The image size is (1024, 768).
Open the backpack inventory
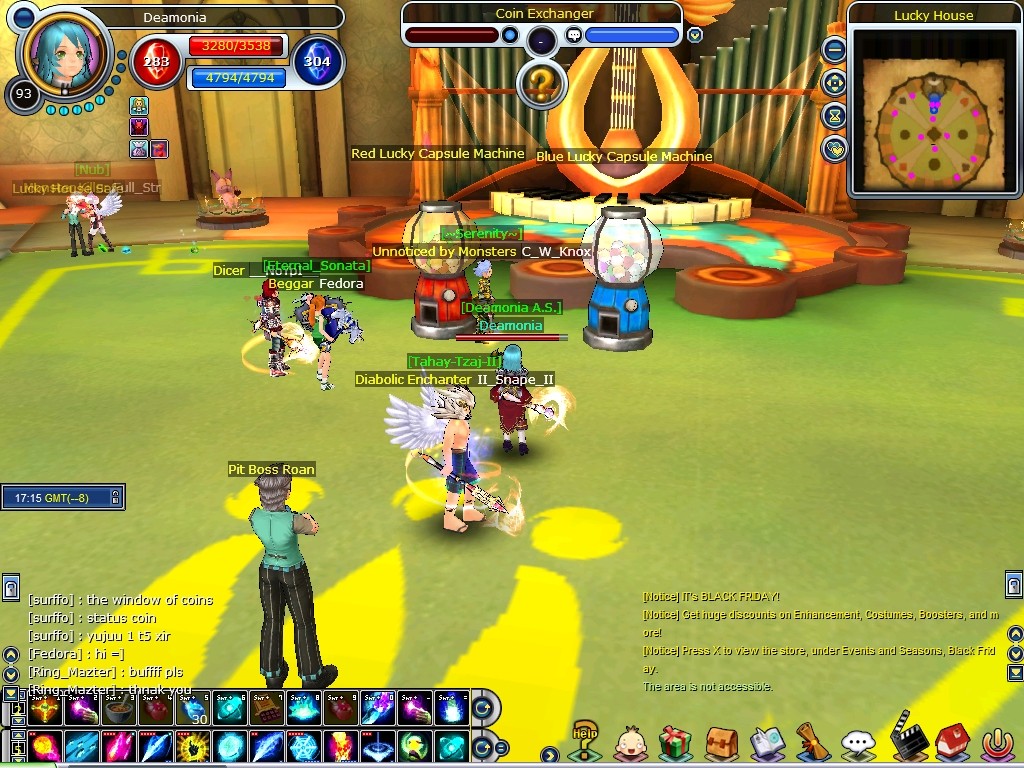(x=721, y=742)
